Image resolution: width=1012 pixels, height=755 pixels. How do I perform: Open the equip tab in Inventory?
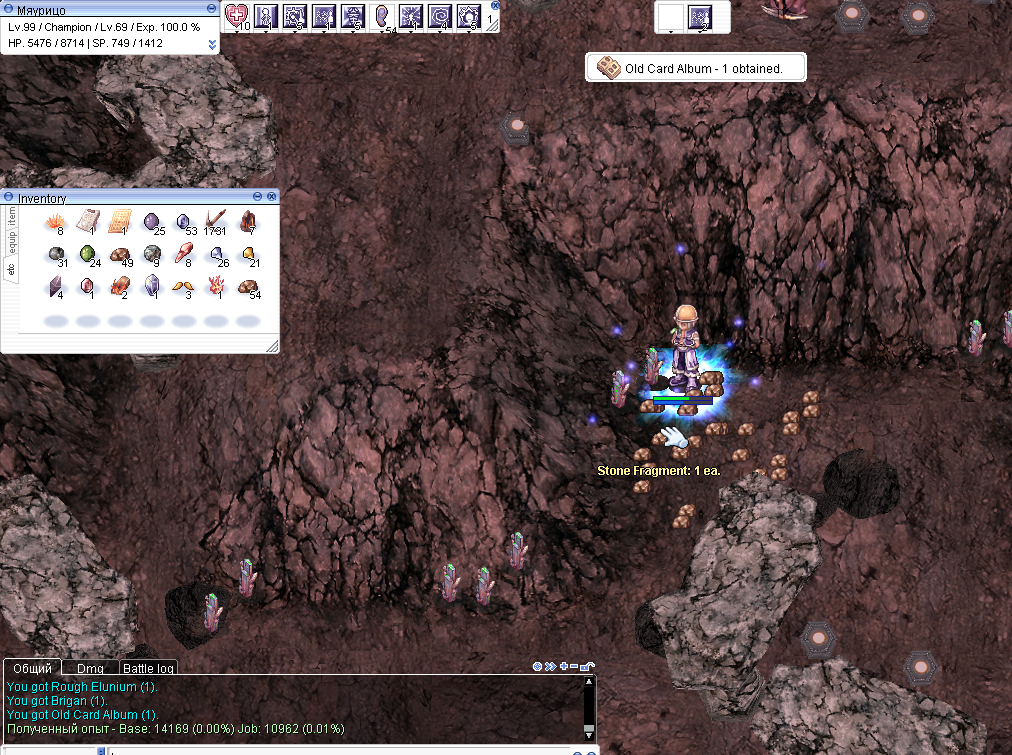click(11, 240)
